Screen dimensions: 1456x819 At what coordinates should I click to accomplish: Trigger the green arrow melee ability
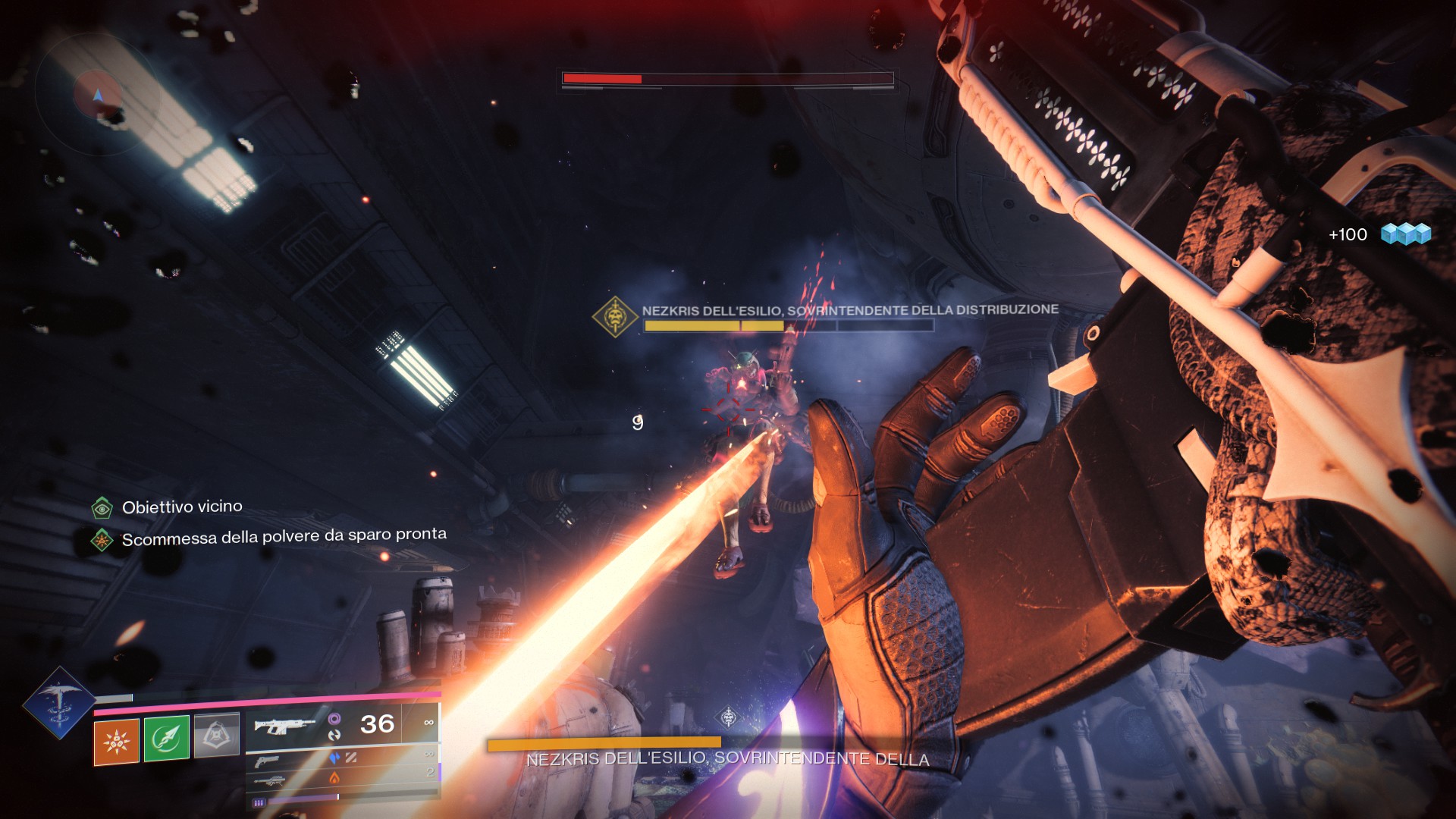[166, 738]
